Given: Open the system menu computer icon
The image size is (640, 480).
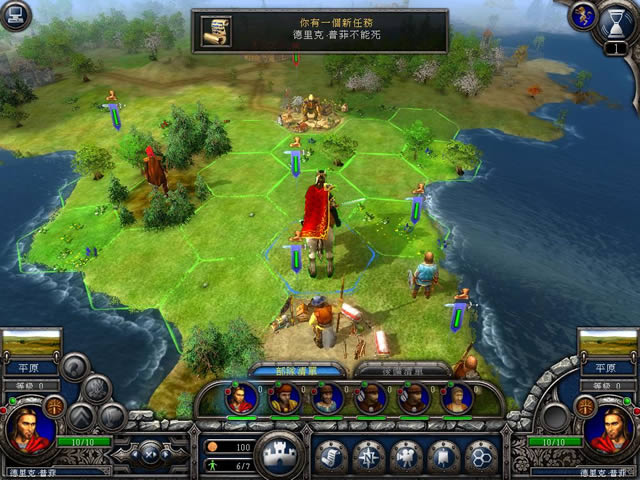Looking at the screenshot, I should click(17, 15).
